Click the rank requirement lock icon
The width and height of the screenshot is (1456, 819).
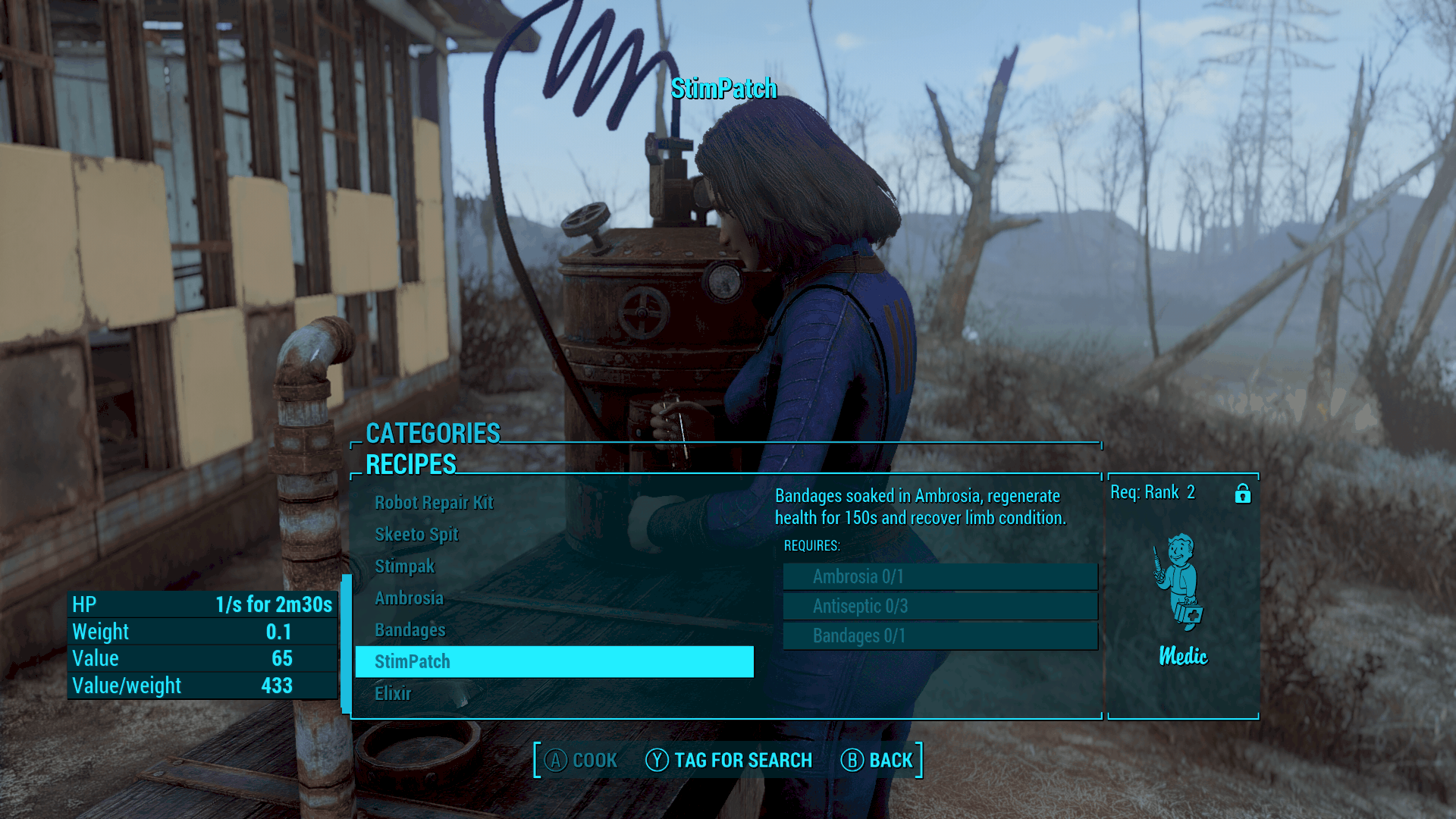[x=1242, y=494]
